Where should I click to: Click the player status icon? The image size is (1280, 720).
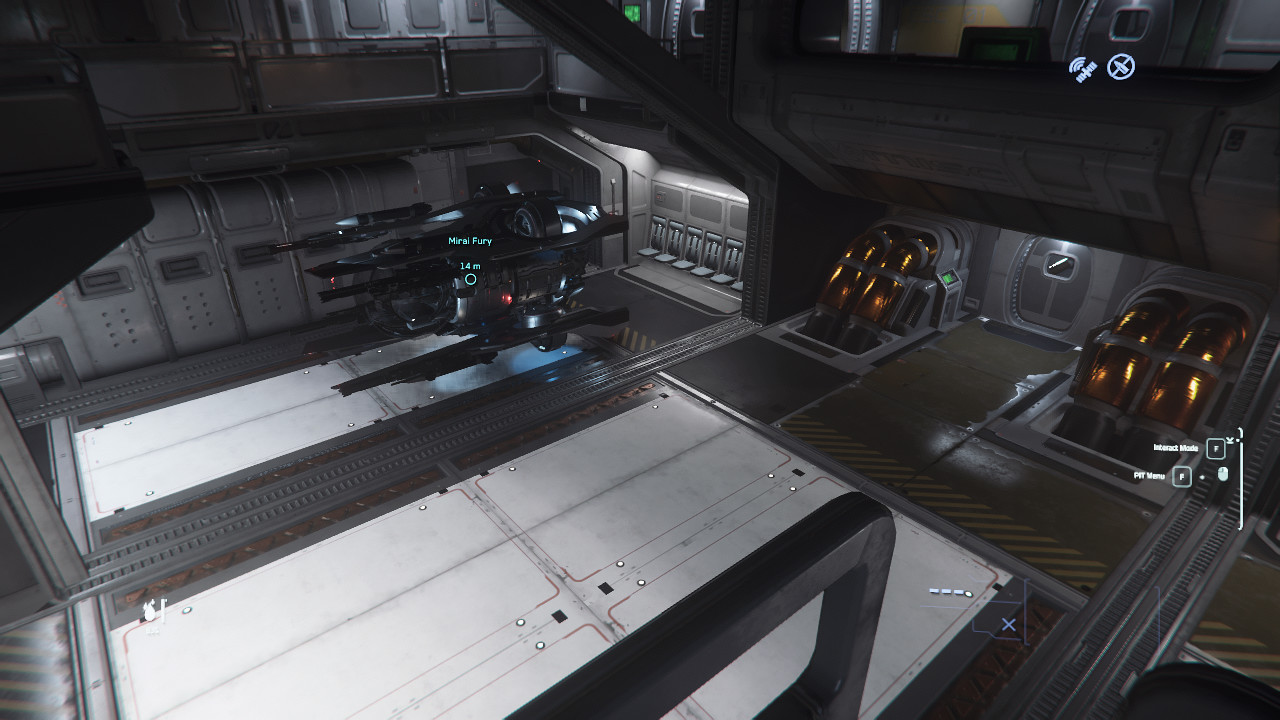pos(154,609)
